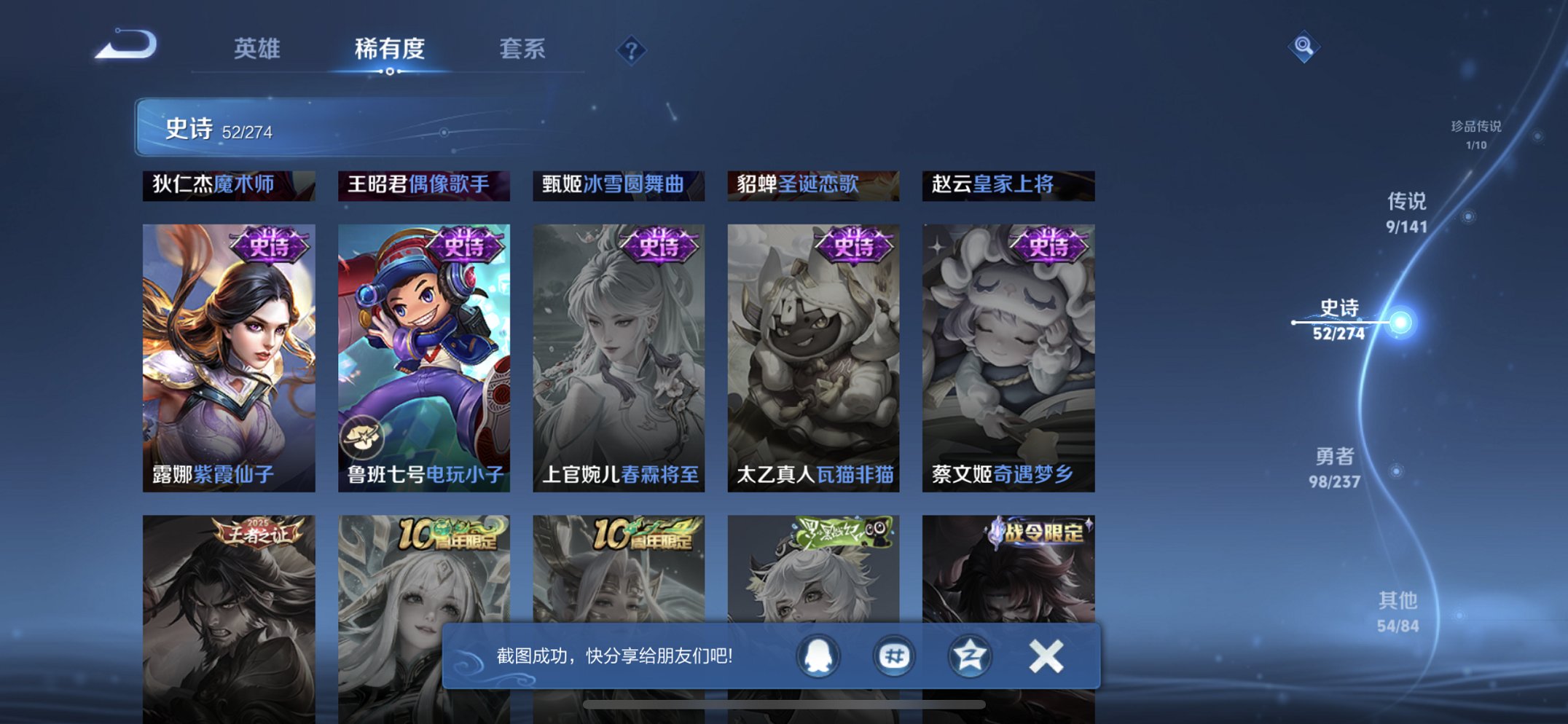Share the screenshot via the QQ icon

(818, 655)
